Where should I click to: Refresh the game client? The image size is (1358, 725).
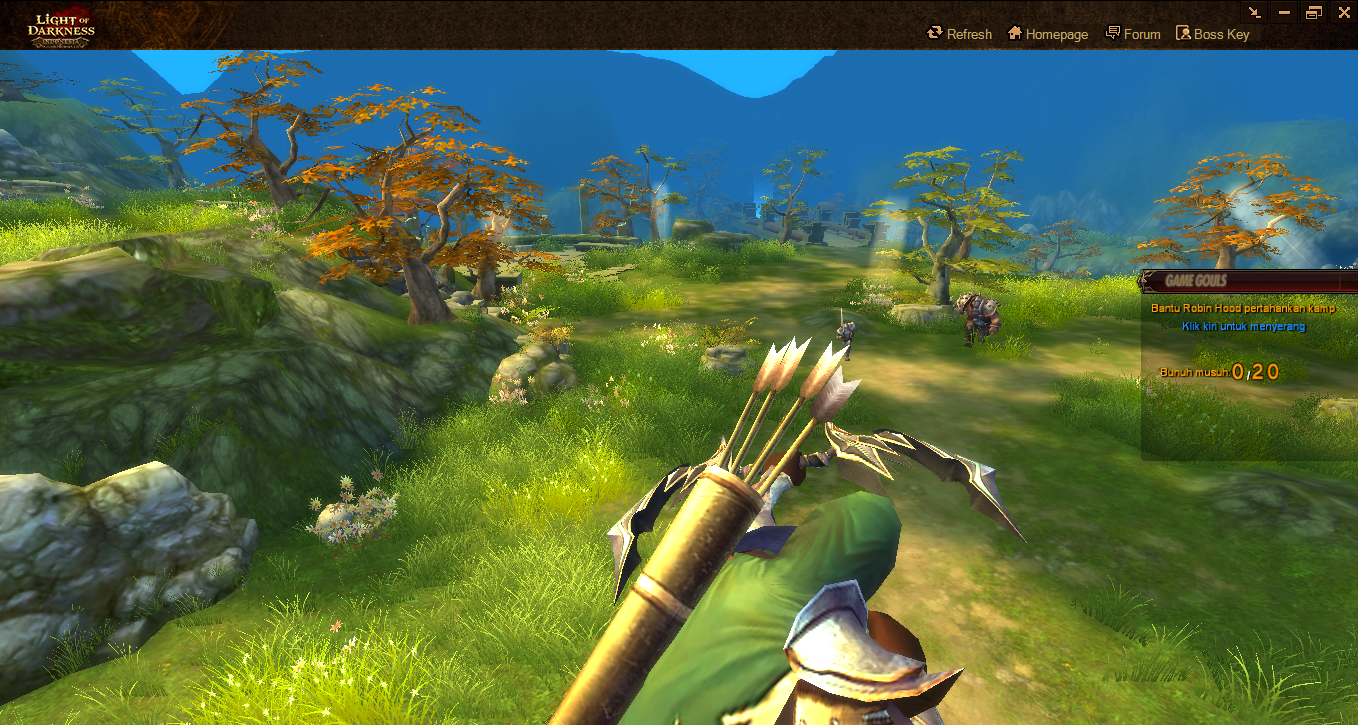click(959, 34)
